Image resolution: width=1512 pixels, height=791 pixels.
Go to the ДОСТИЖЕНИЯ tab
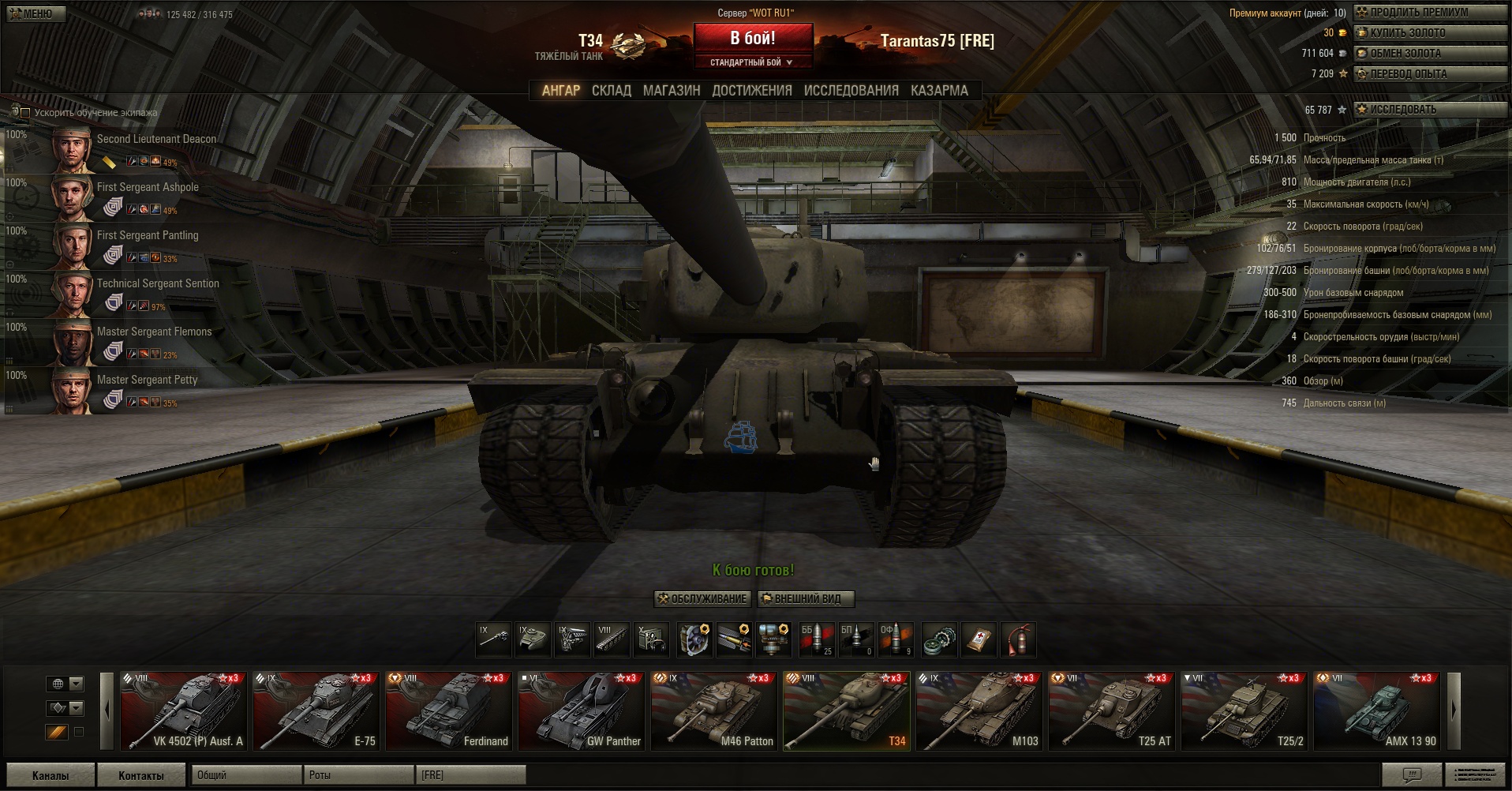point(752,91)
